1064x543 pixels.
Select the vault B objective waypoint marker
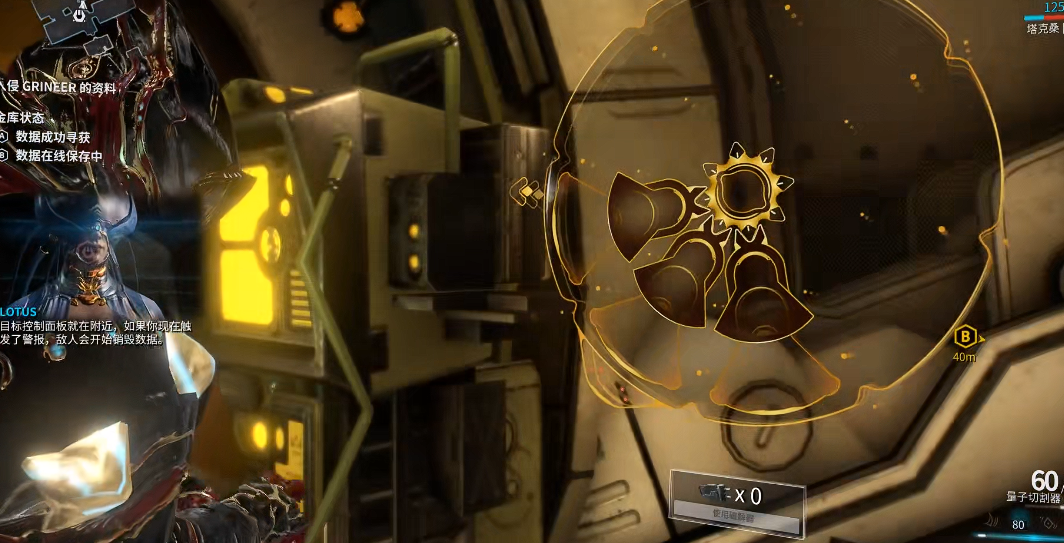click(x=965, y=336)
